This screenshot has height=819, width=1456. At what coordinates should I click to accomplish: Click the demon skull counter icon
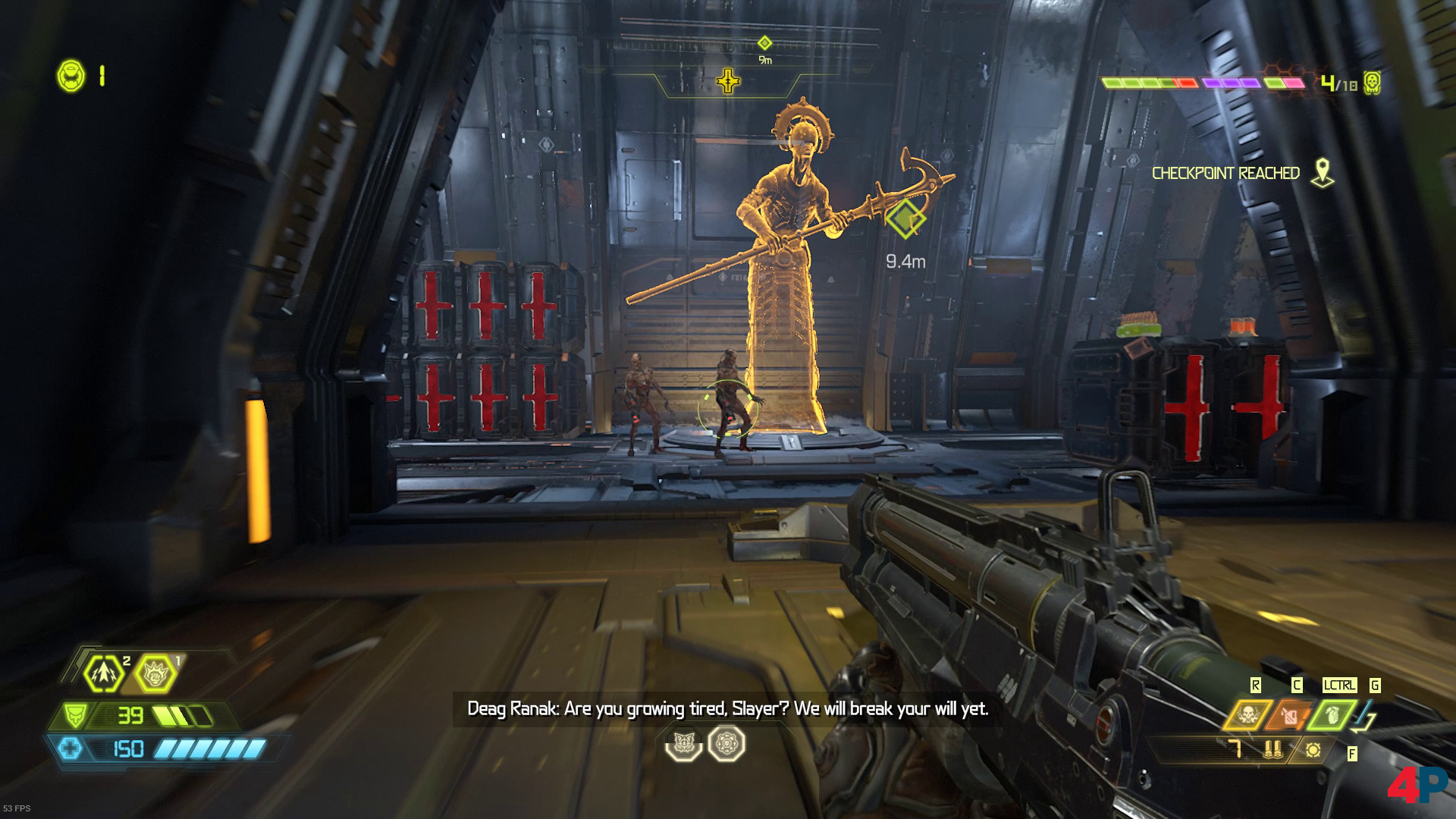point(1370,83)
